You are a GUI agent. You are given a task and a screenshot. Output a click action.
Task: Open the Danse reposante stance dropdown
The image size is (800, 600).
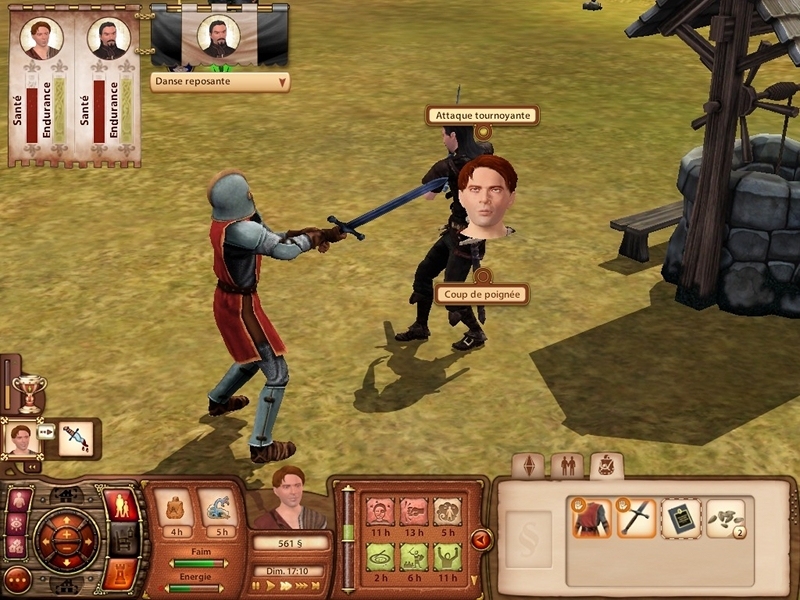[220, 82]
